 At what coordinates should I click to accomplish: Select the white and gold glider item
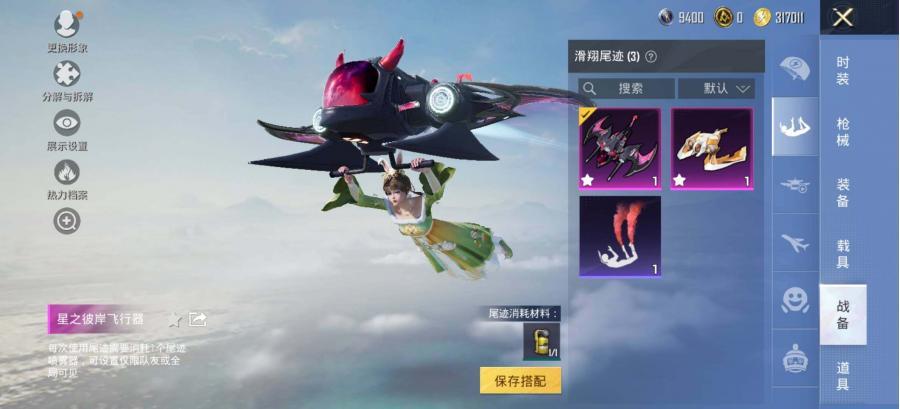click(x=711, y=148)
